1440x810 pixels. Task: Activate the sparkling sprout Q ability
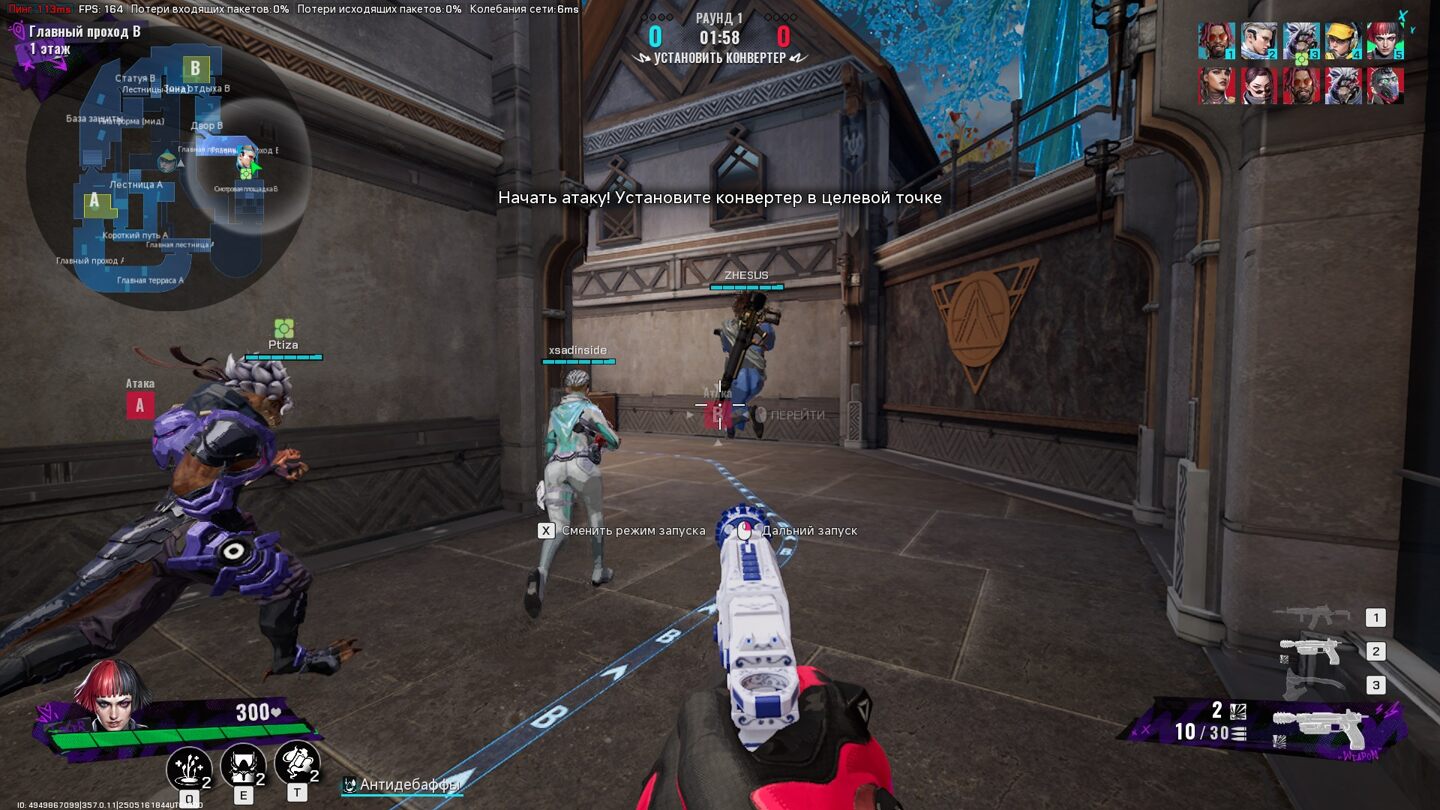click(x=188, y=767)
